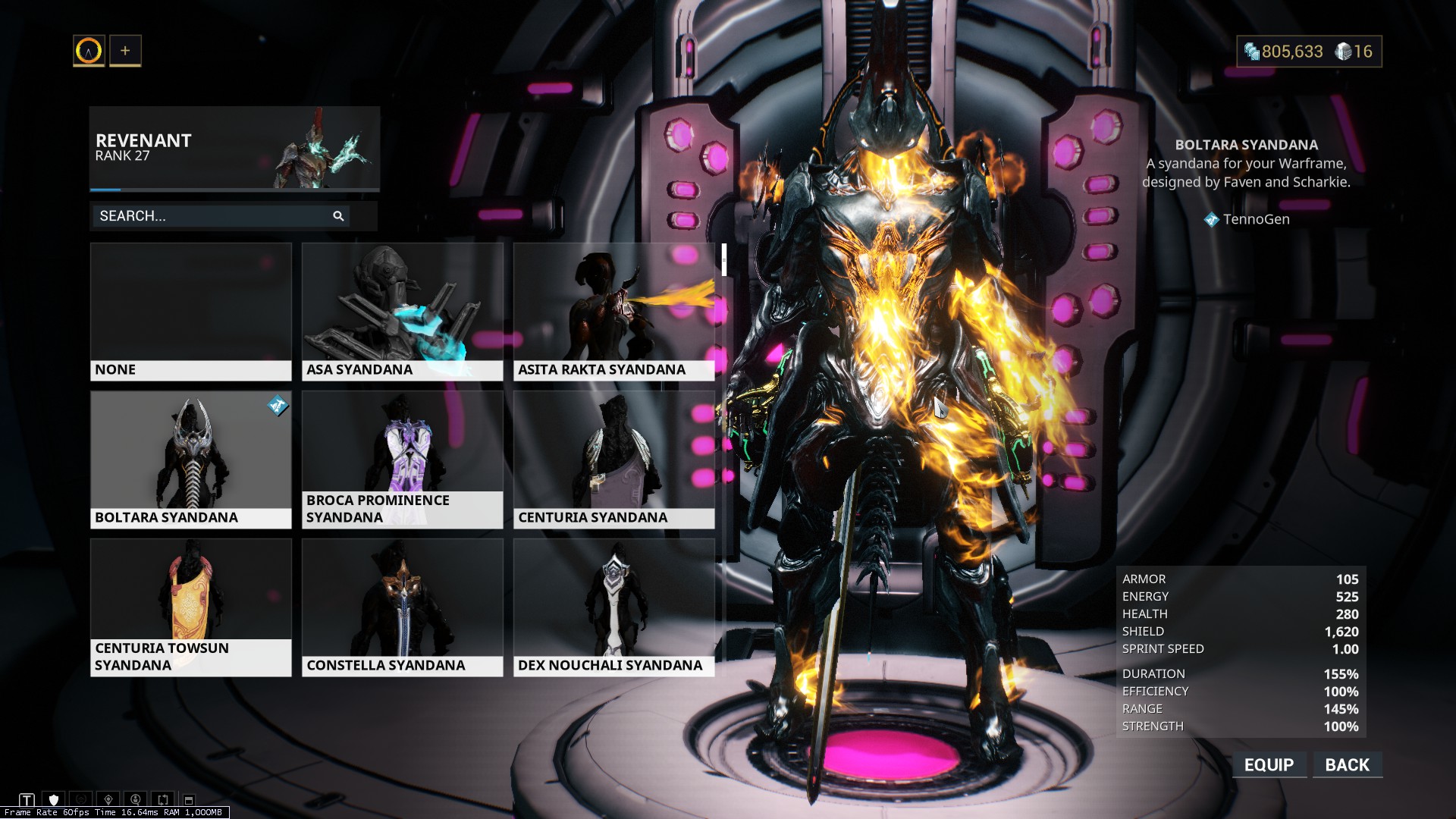Image resolution: width=1456 pixels, height=819 pixels.
Task: Open the circular profile glyph icon
Action: pyautogui.click(x=89, y=51)
